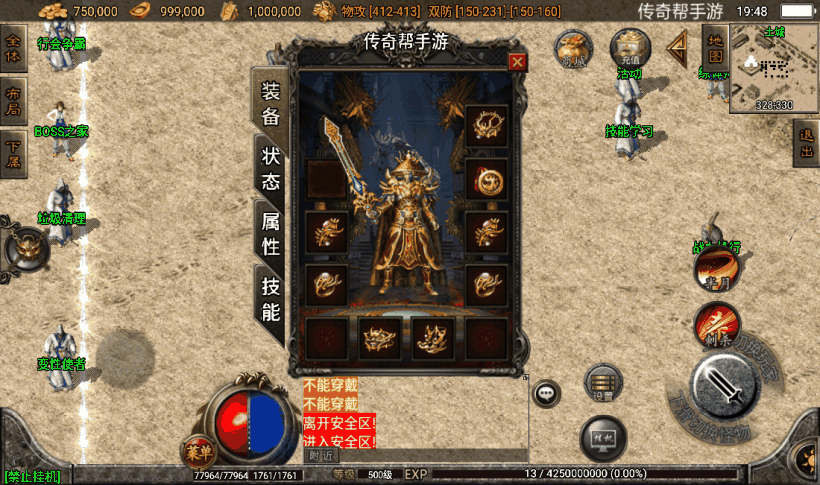The height and width of the screenshot is (485, 820).
Task: Open the chat speech bubble
Action: [x=546, y=393]
